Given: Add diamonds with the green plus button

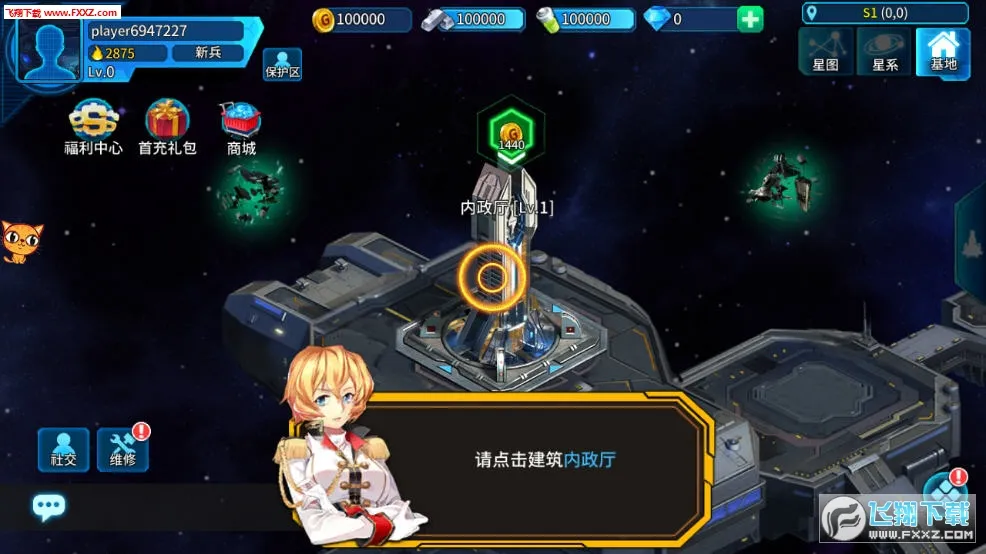Looking at the screenshot, I should (x=750, y=19).
